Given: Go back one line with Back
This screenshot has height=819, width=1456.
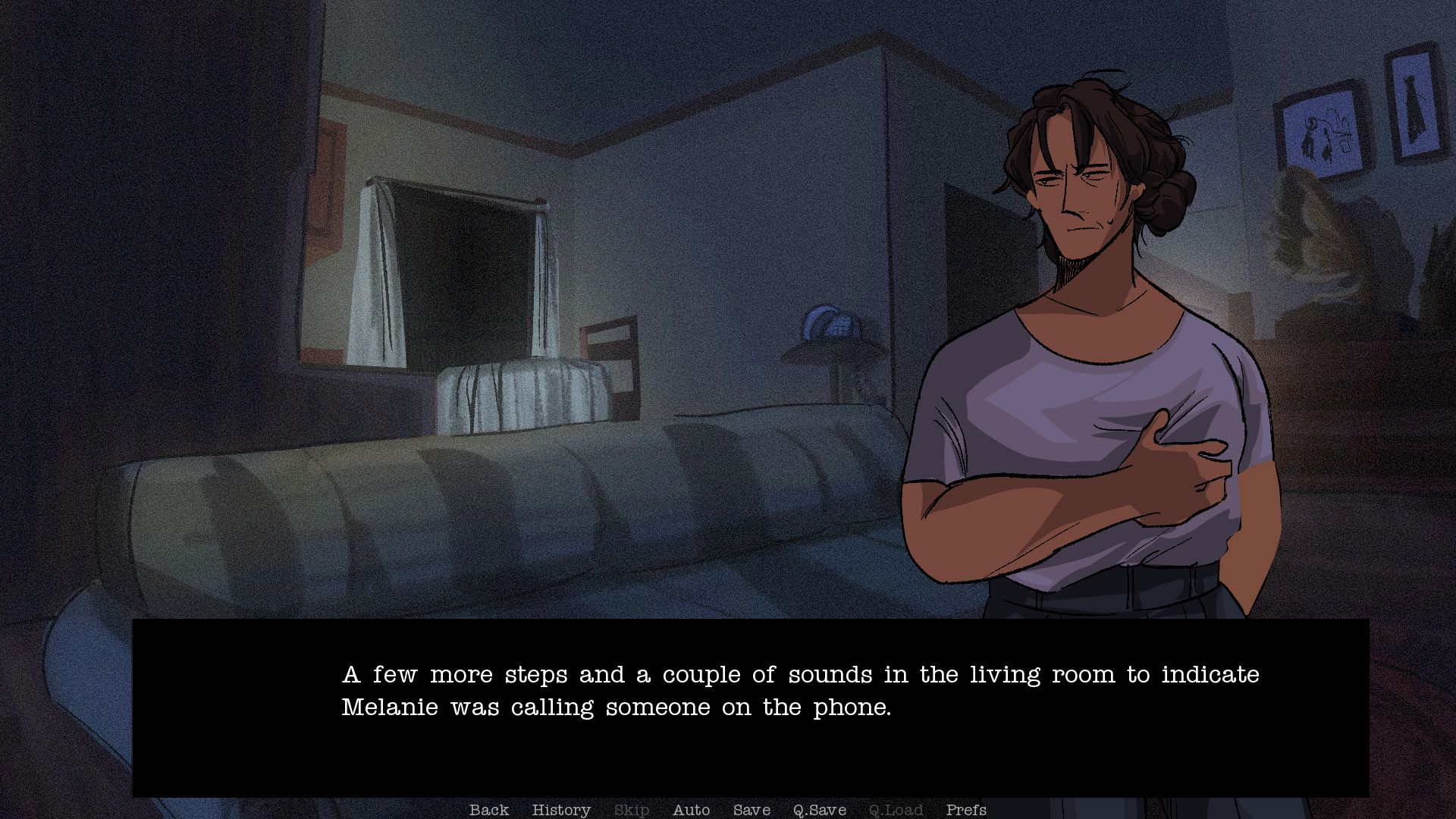Looking at the screenshot, I should tap(489, 810).
